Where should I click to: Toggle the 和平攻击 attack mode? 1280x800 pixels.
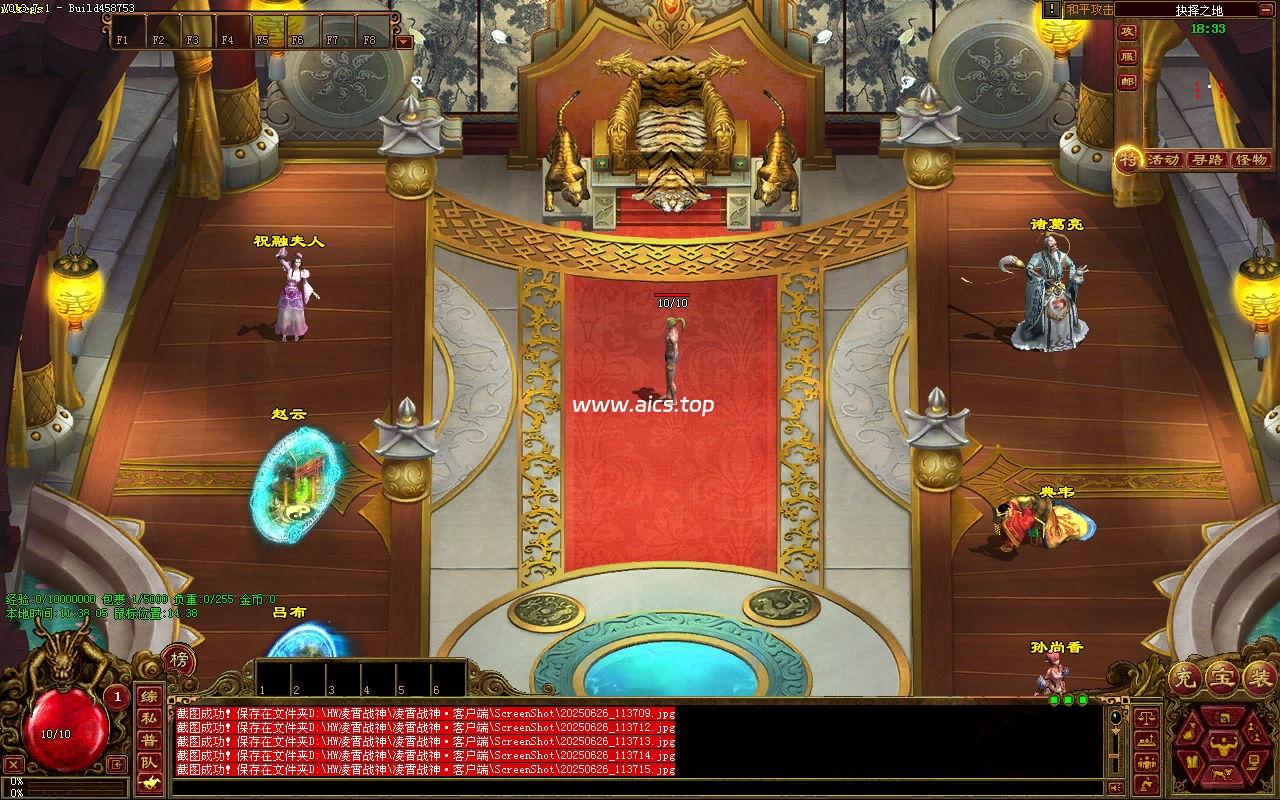(x=1089, y=9)
